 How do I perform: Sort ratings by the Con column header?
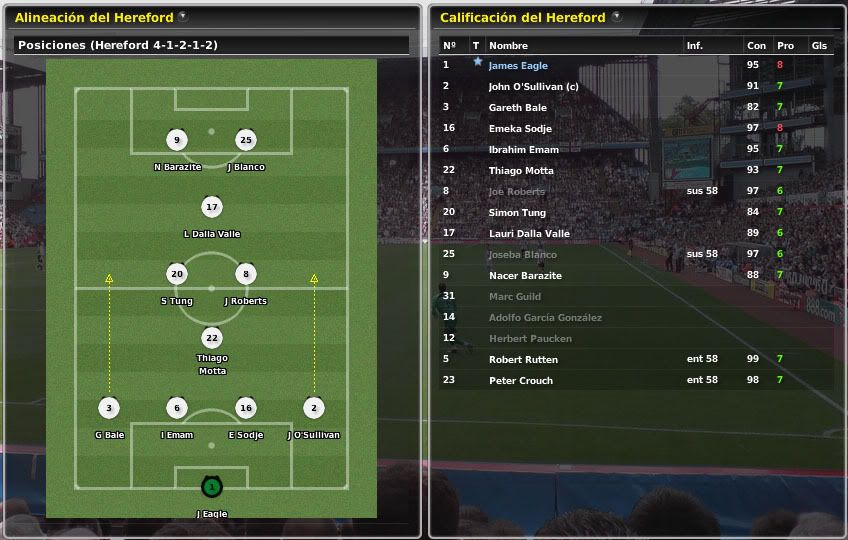pos(756,45)
